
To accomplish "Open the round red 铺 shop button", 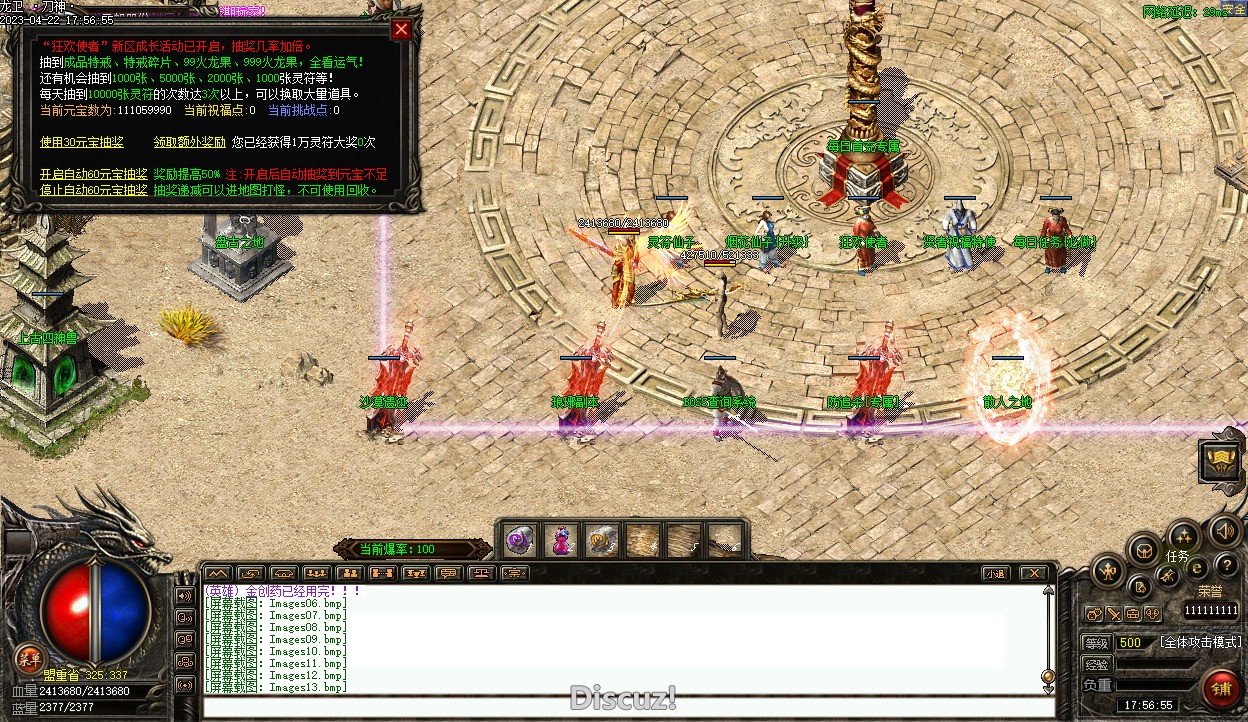I will pyautogui.click(x=1220, y=689).
